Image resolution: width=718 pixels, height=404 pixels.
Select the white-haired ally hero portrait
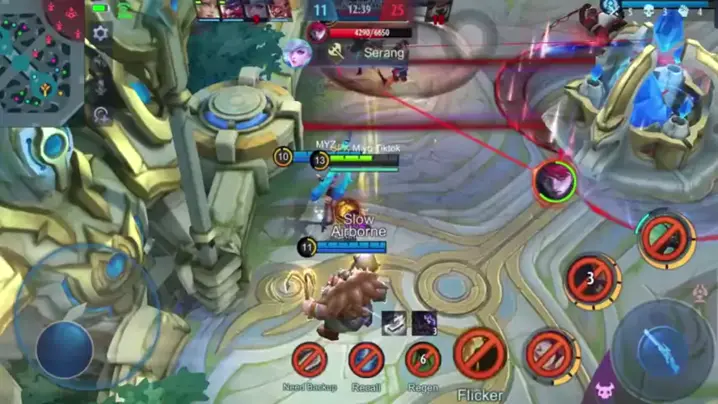(x=297, y=54)
